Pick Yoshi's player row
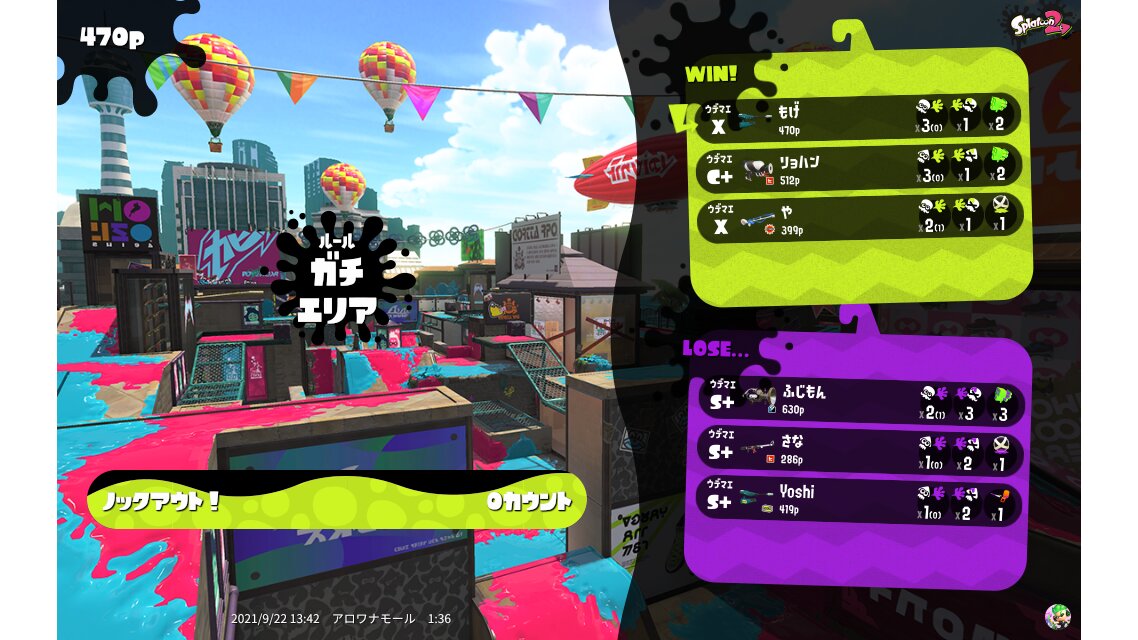 point(860,500)
